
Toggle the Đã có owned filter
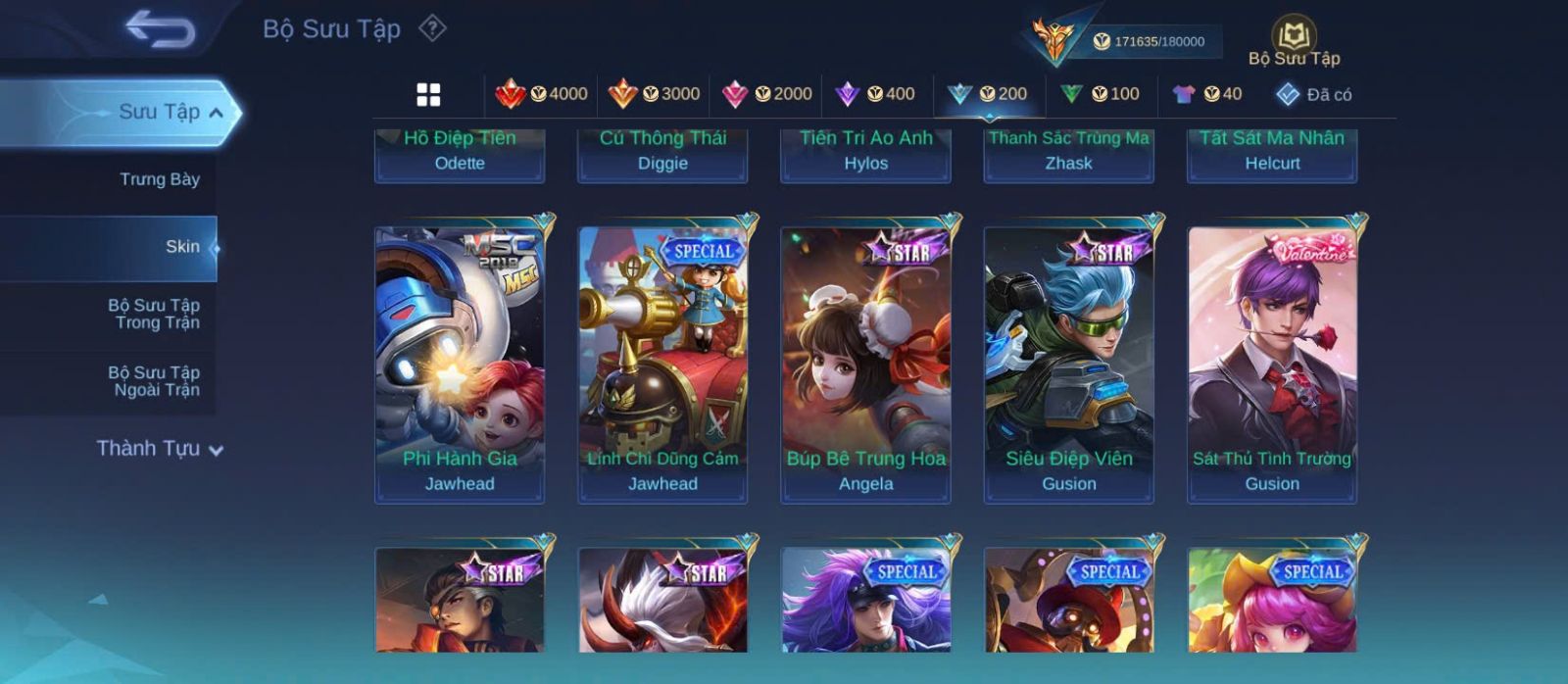[1313, 94]
